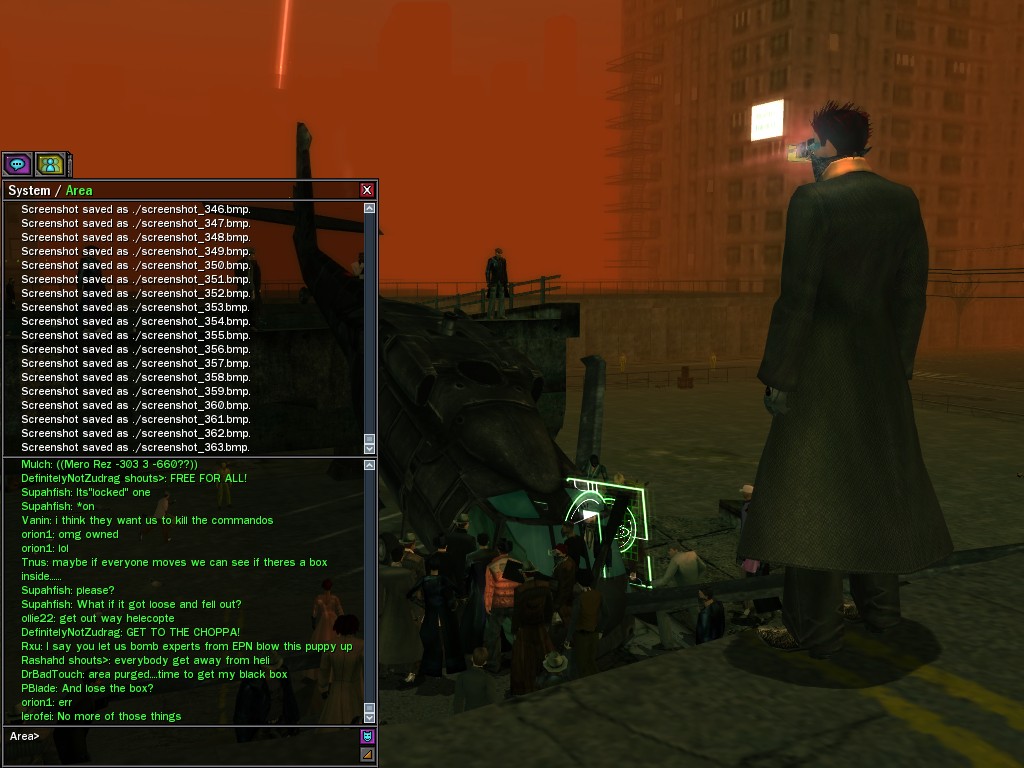Open the team members panel icon

[49, 164]
